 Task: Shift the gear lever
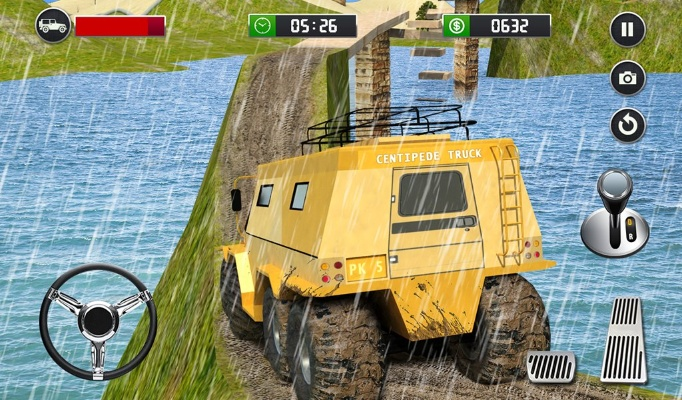coord(615,215)
